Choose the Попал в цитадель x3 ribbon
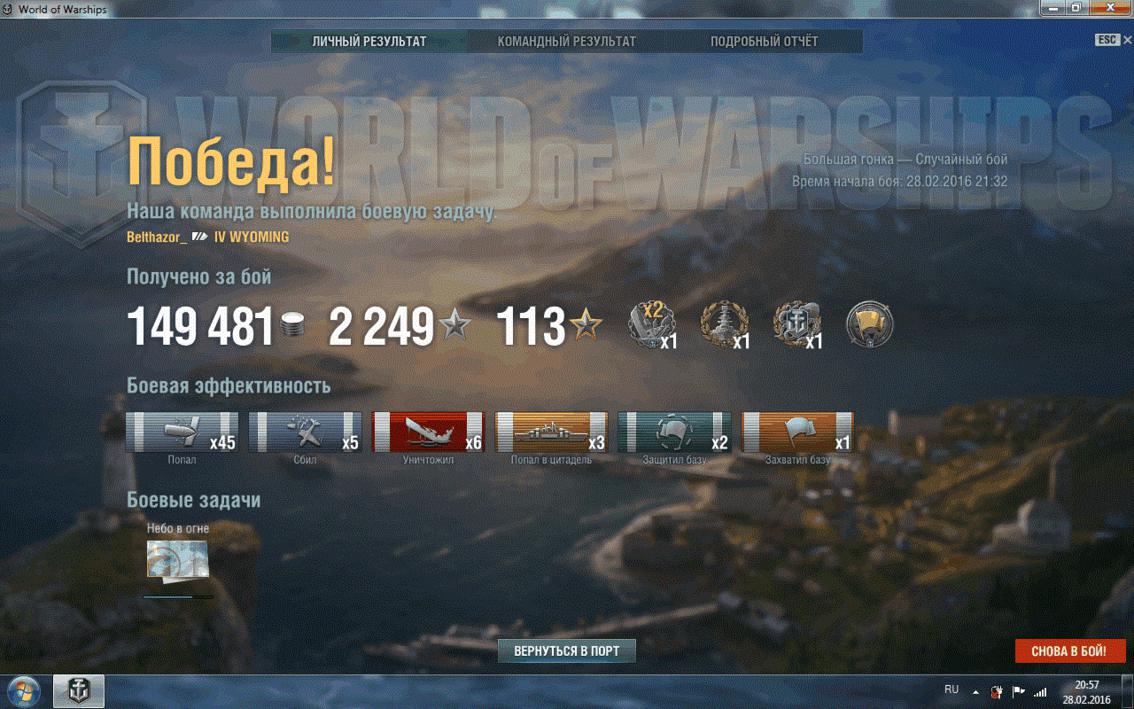 [551, 432]
